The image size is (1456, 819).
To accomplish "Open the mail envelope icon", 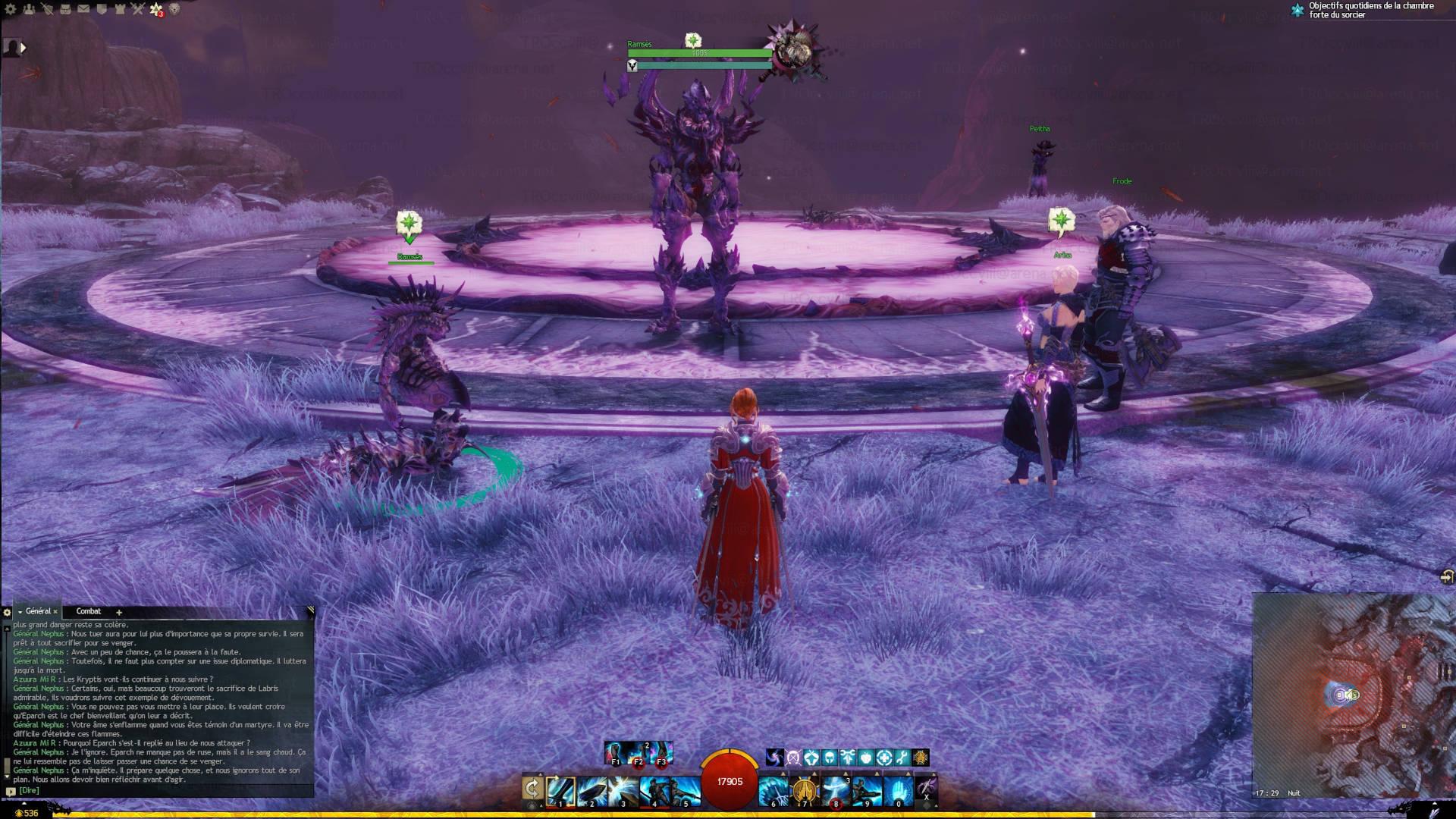I will pos(83,9).
